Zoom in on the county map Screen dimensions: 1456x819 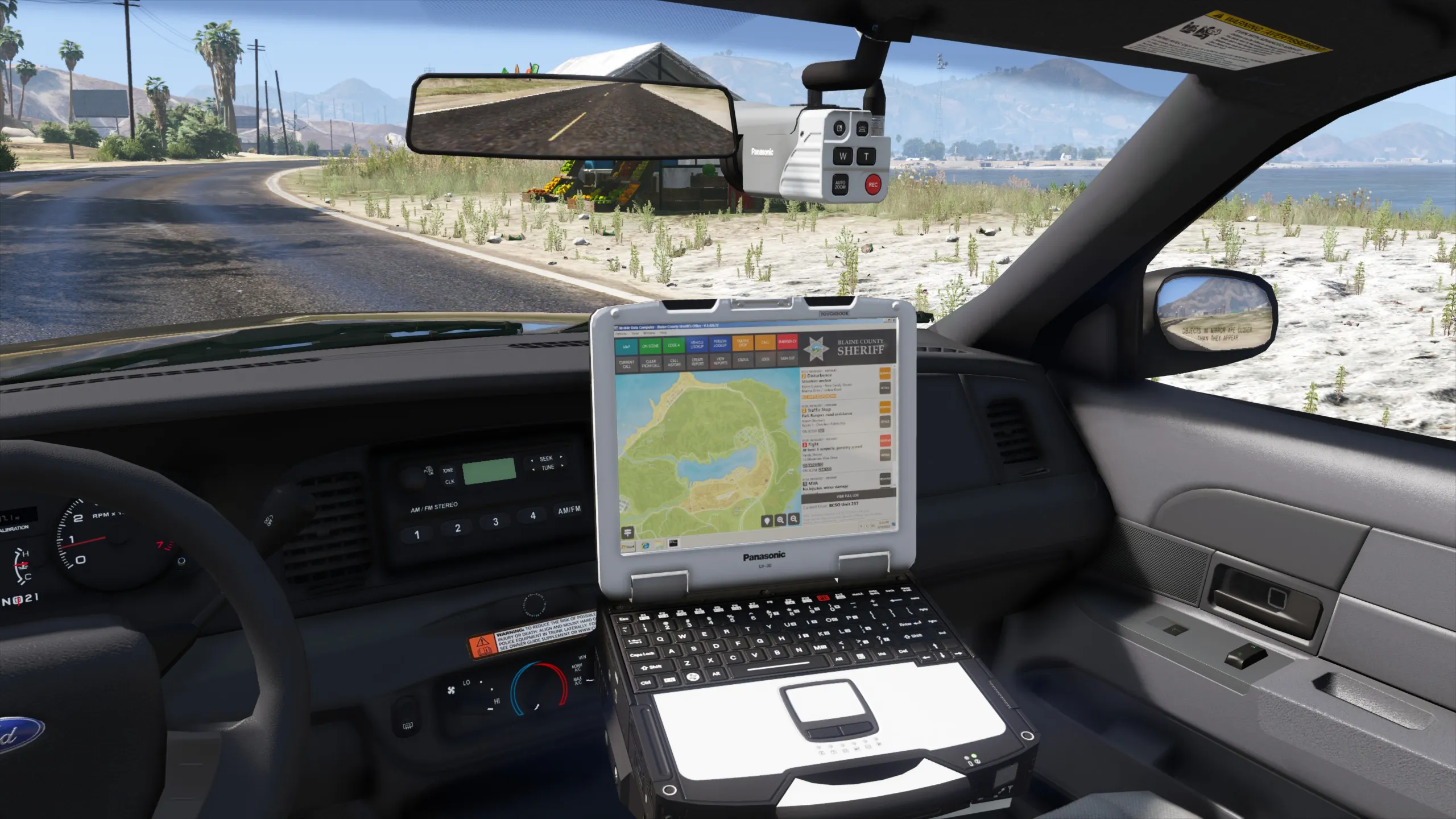[780, 520]
